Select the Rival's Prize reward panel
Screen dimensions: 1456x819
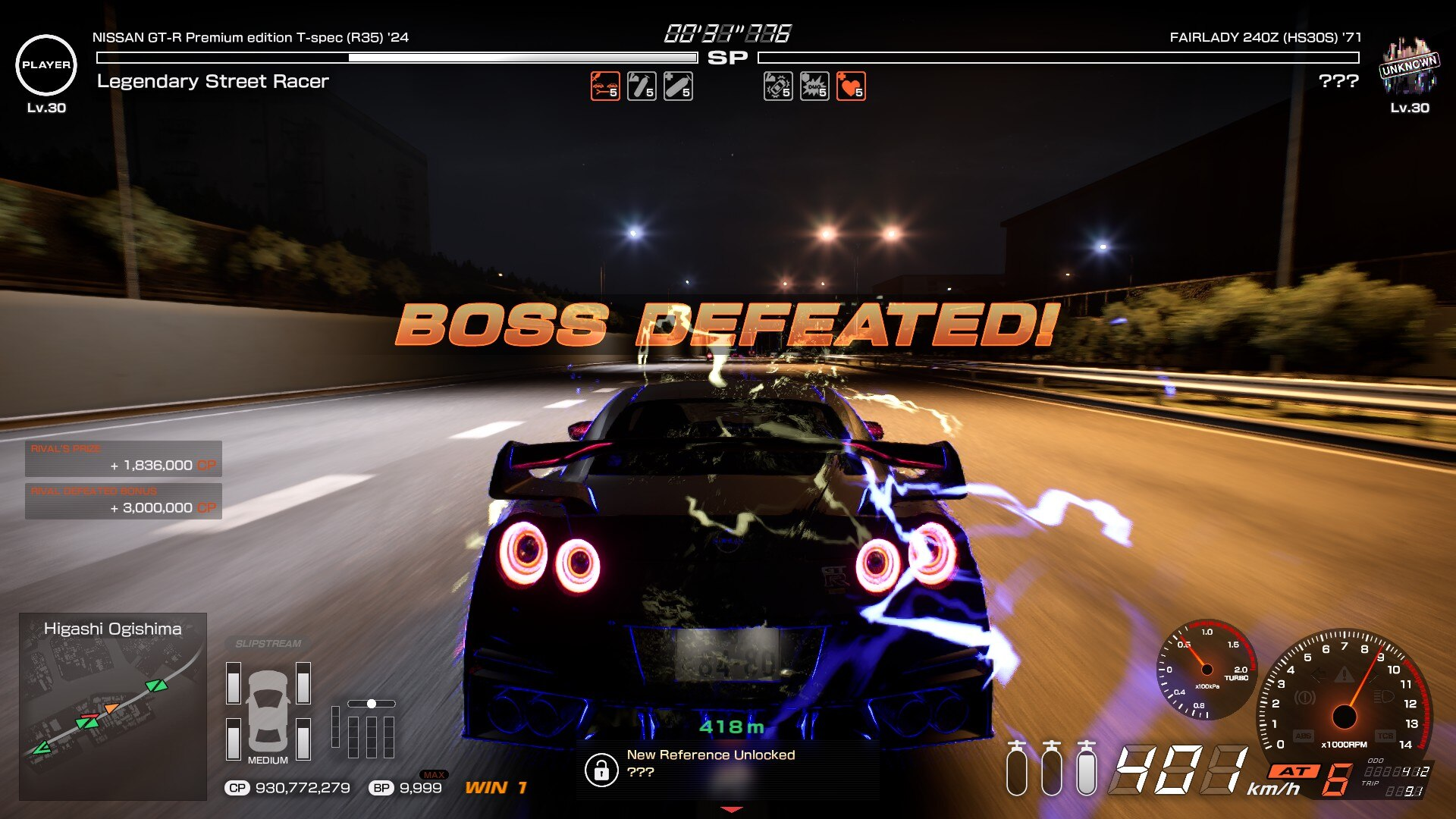pos(124,458)
